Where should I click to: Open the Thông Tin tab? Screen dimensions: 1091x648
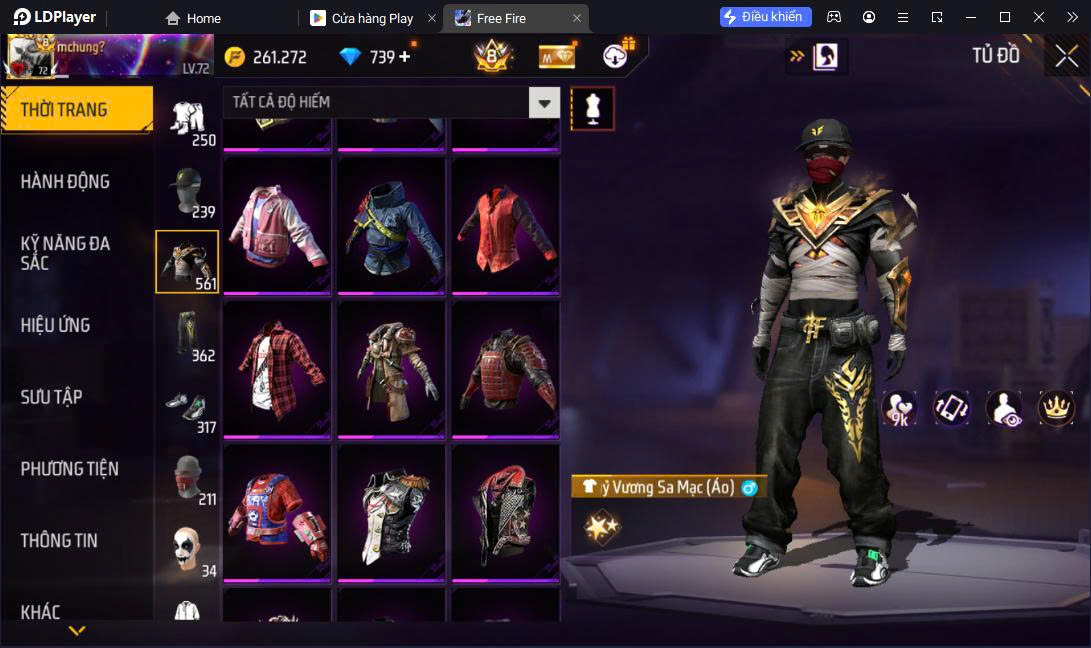tap(59, 540)
